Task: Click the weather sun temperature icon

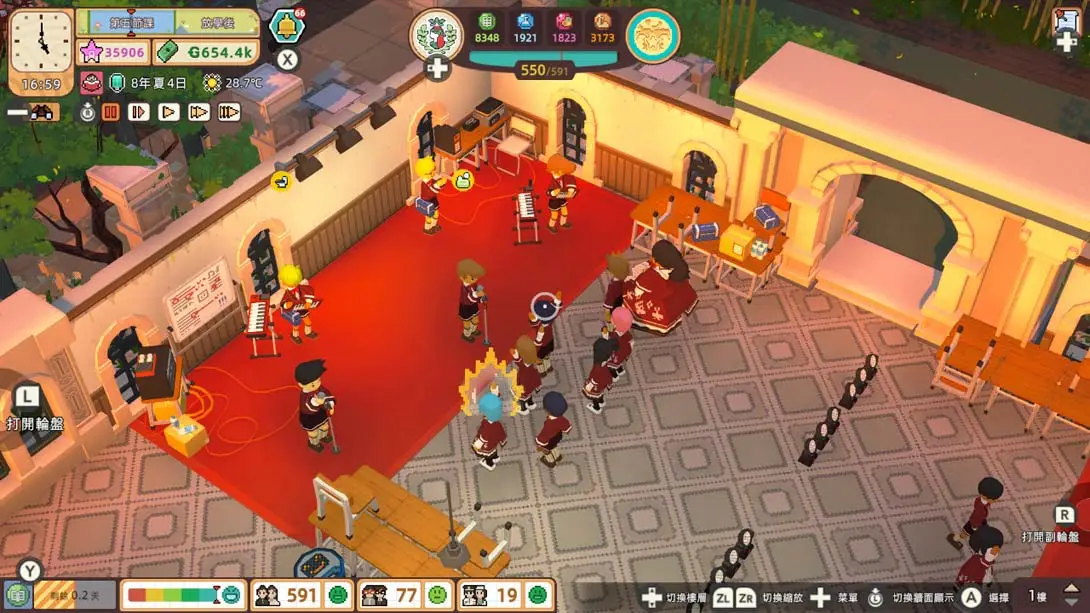Action: coord(212,83)
